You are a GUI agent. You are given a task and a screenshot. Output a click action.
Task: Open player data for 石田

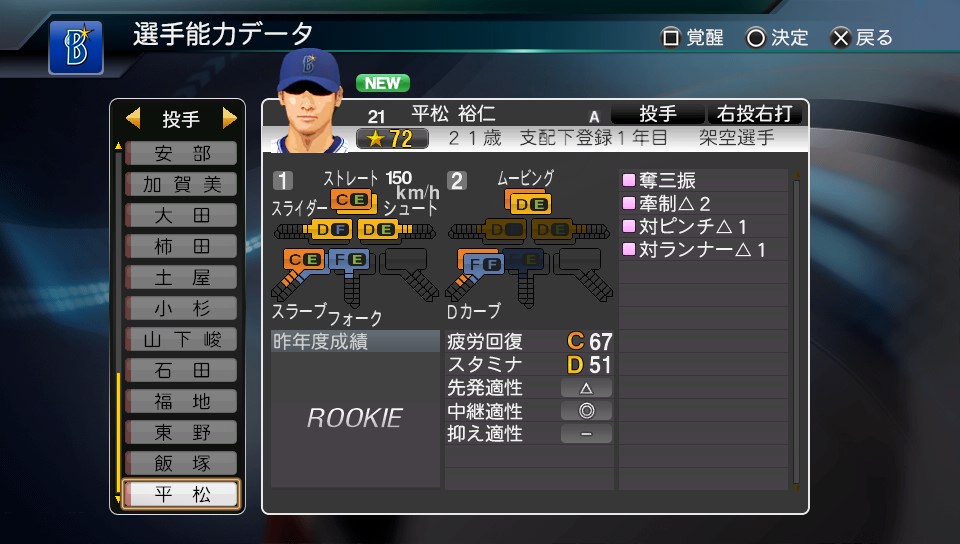(x=182, y=371)
